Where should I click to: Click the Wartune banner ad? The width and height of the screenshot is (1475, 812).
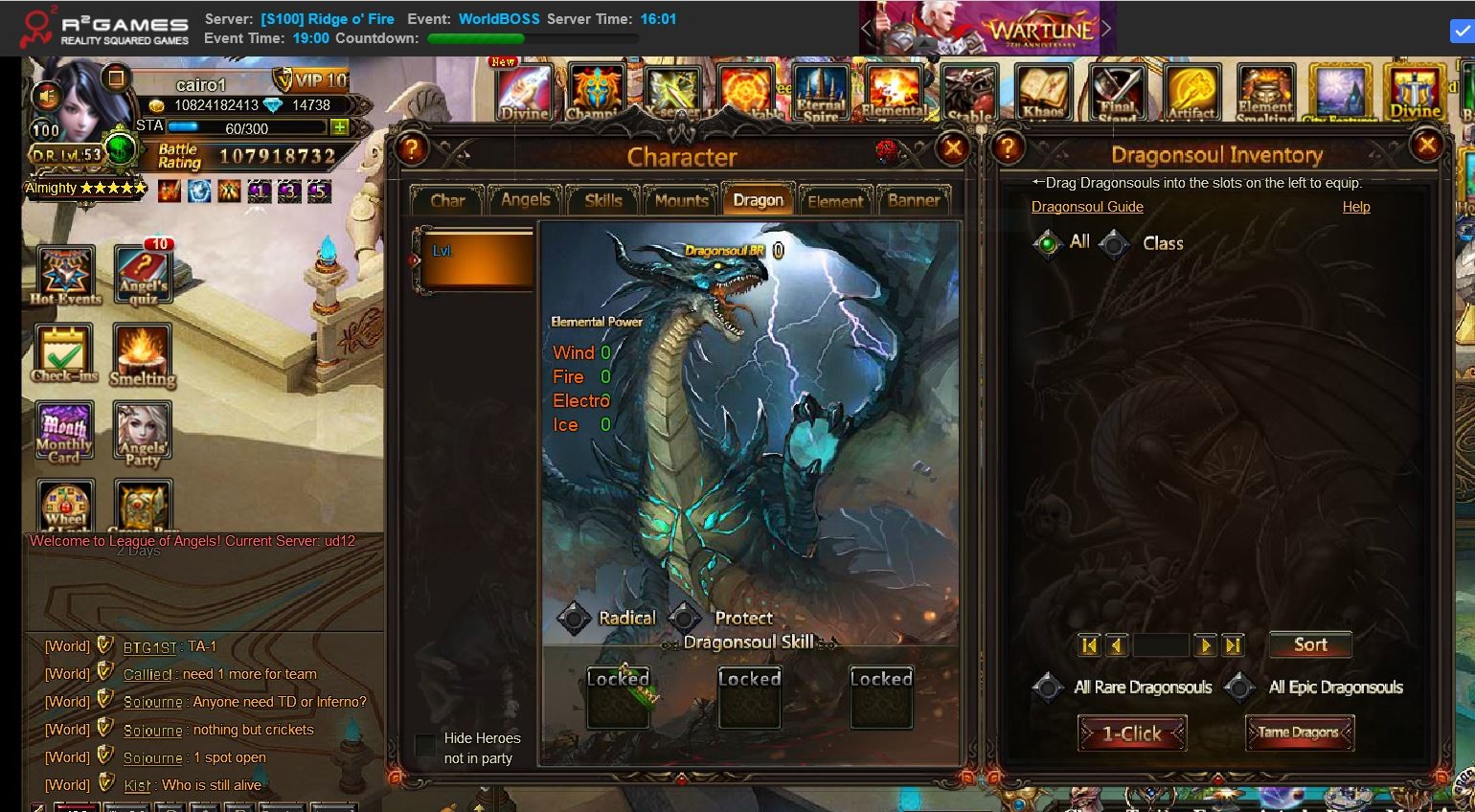point(987,29)
